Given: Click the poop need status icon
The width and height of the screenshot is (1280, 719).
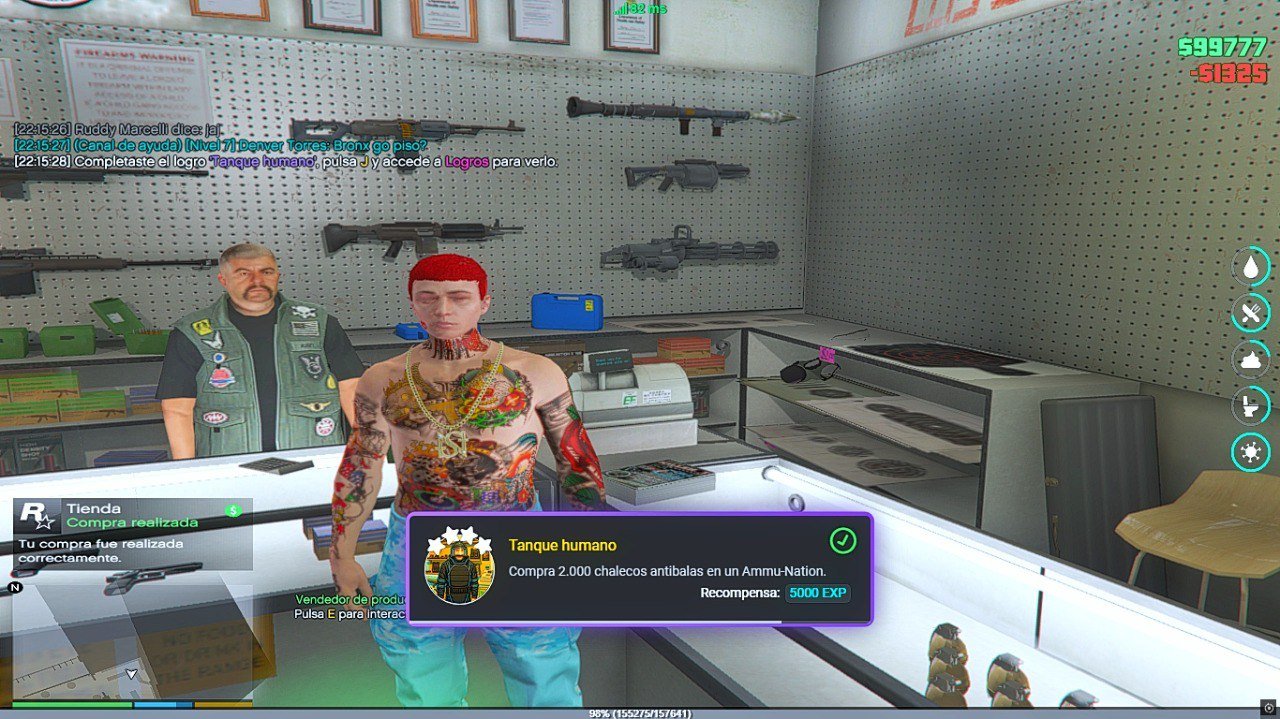Looking at the screenshot, I should (x=1250, y=359).
